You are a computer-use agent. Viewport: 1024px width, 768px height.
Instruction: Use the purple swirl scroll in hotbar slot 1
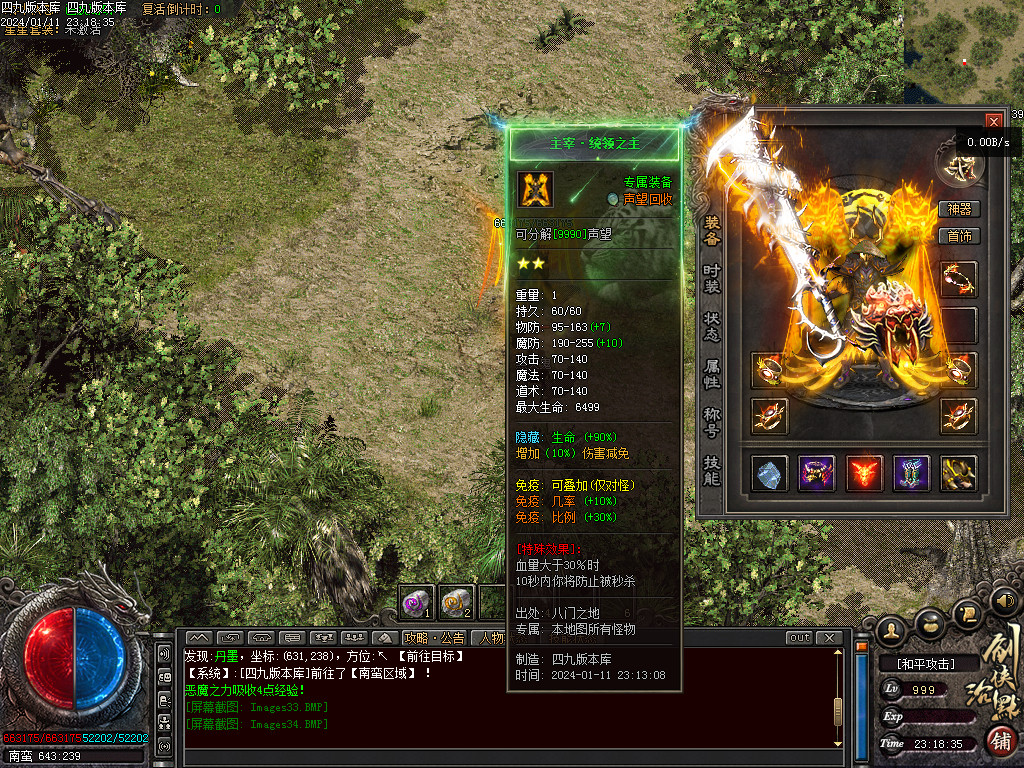416,602
